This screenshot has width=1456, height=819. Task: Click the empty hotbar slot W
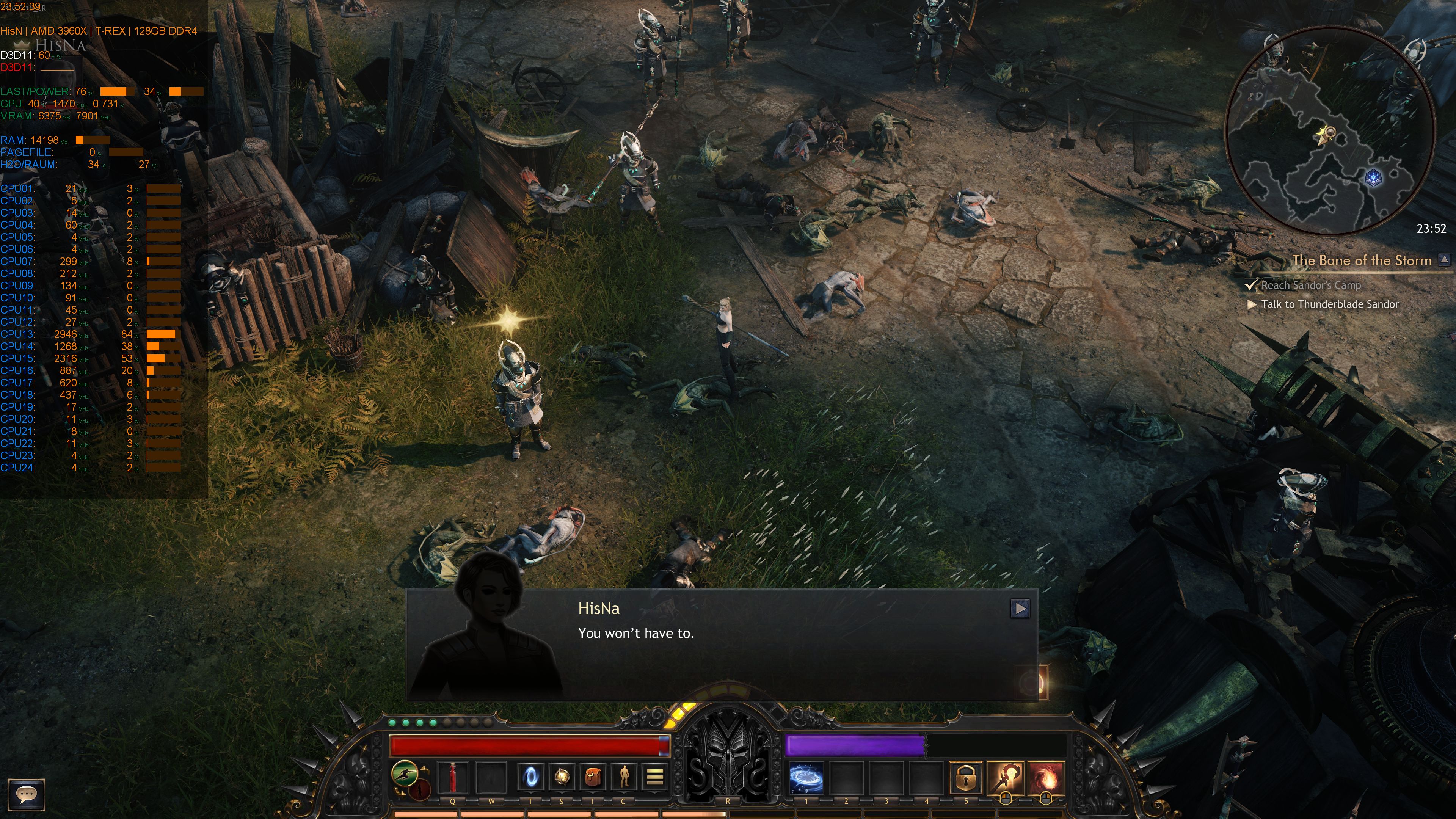[491, 778]
